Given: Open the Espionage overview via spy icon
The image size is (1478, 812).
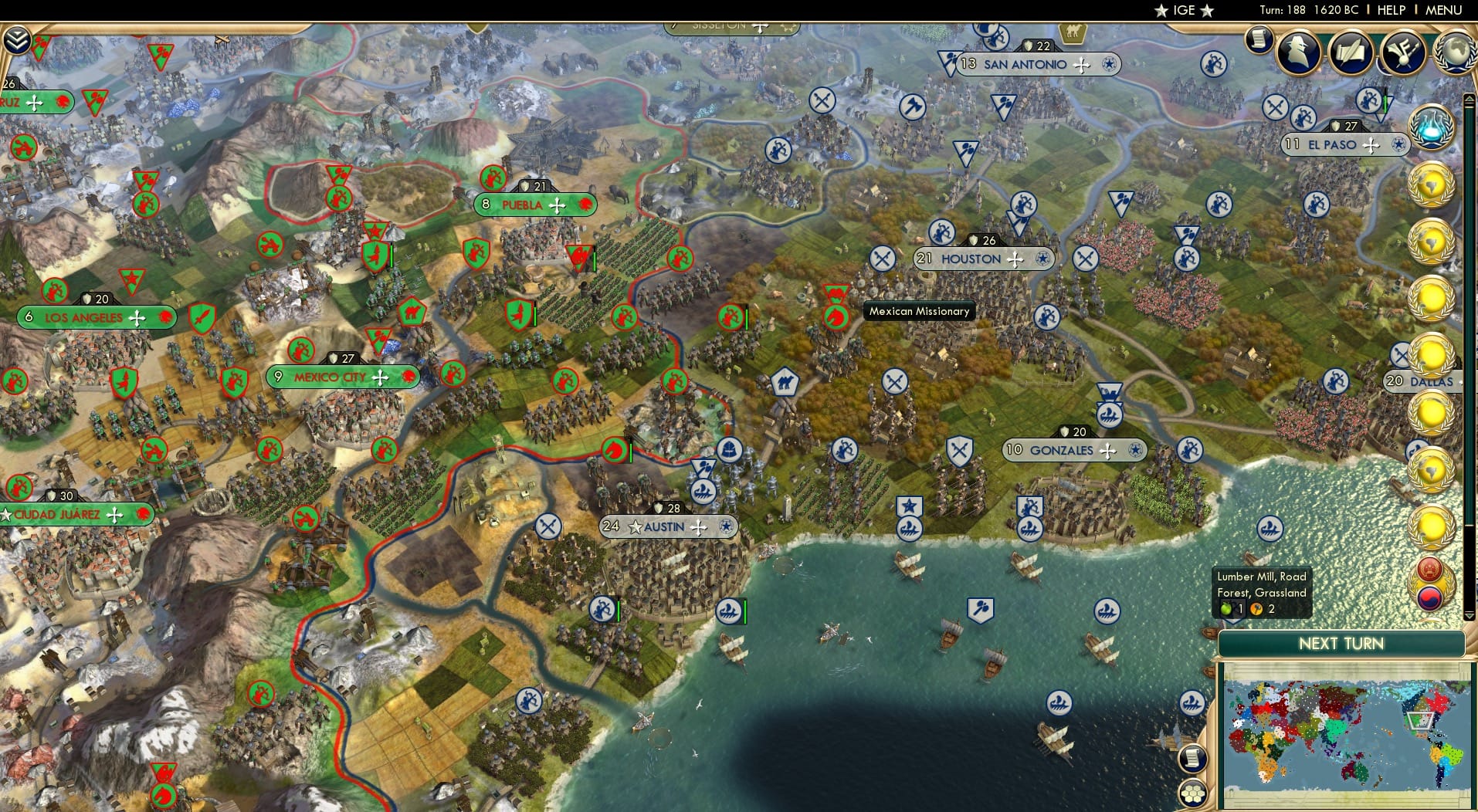Looking at the screenshot, I should click(x=1299, y=52).
